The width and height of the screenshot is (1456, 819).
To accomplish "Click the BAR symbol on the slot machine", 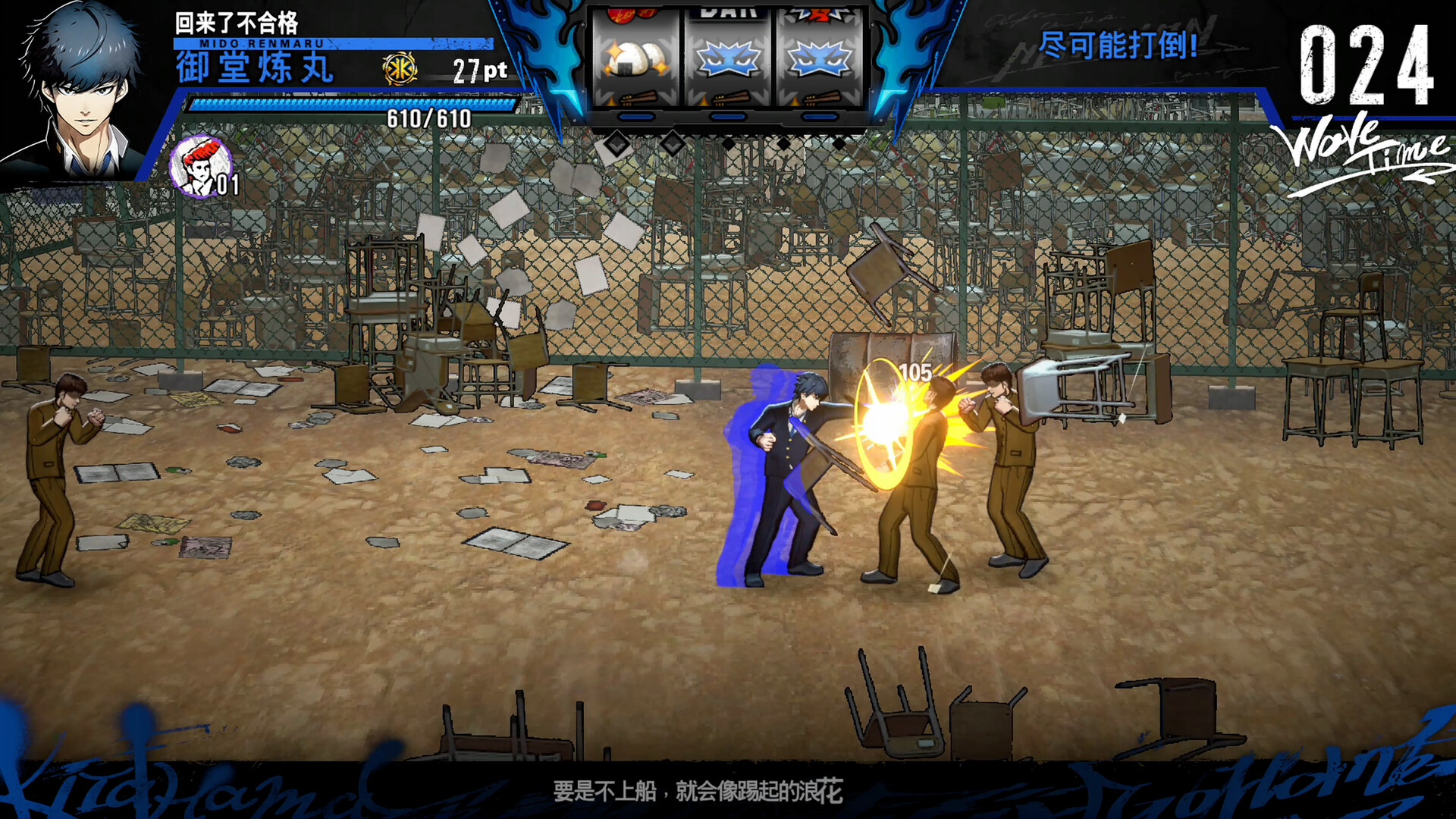I will (x=728, y=11).
